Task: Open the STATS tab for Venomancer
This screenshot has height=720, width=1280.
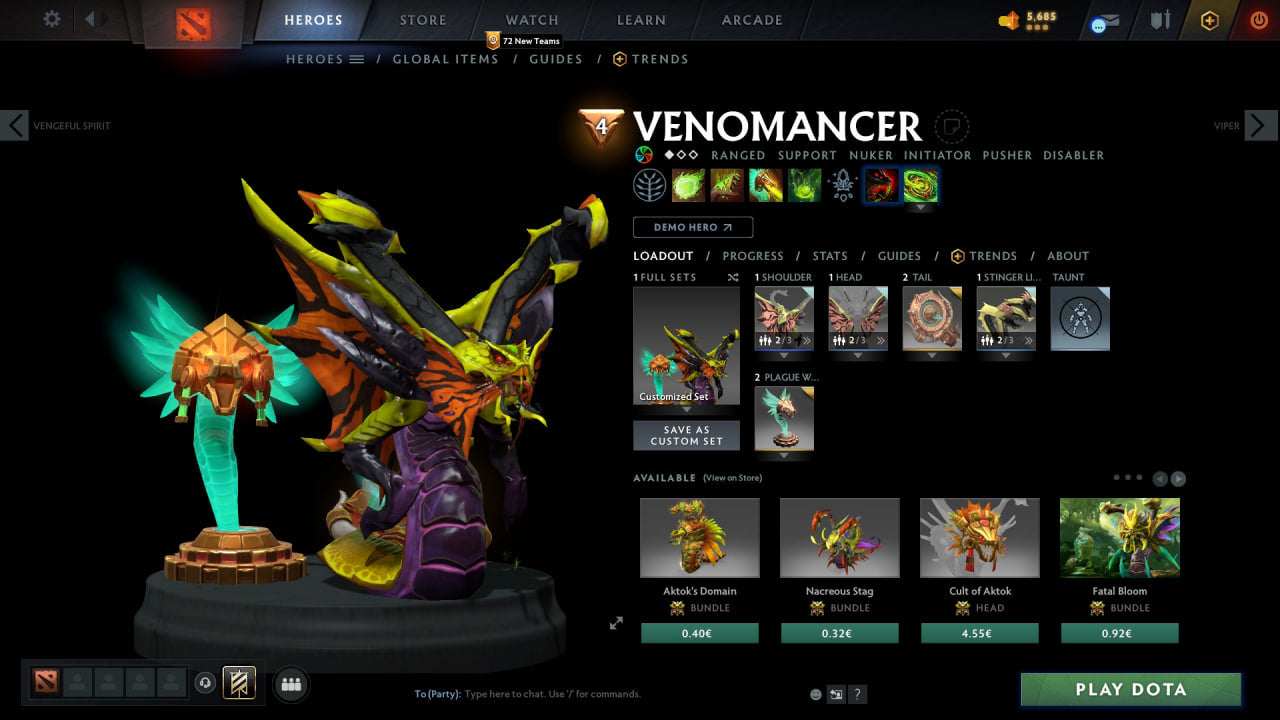Action: pos(830,255)
